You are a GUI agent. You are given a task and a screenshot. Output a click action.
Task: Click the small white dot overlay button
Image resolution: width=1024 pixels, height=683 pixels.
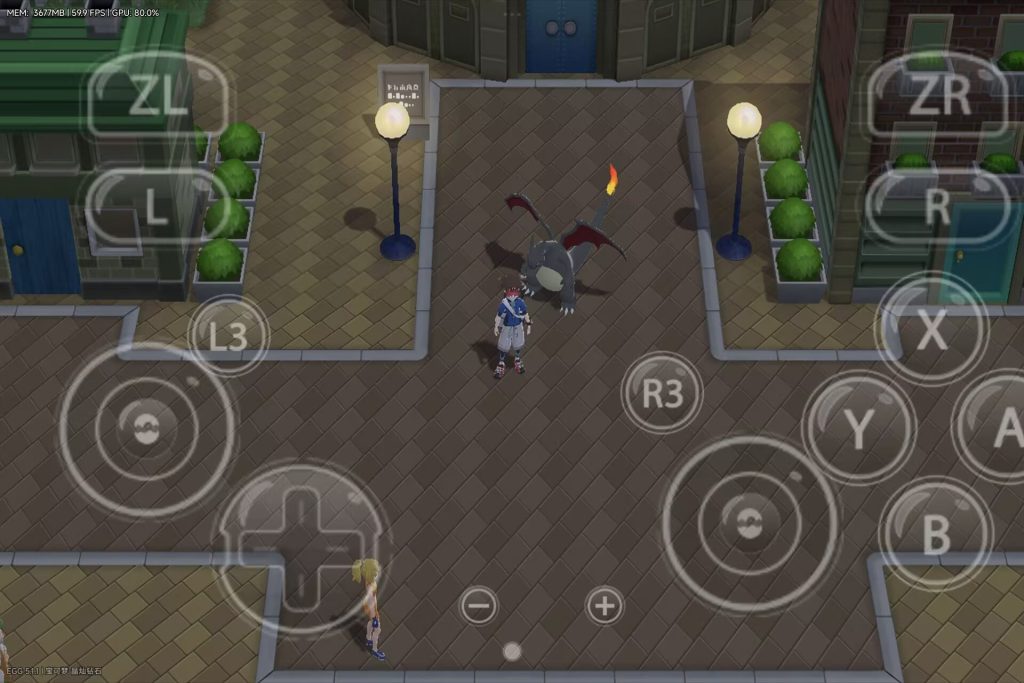pos(512,652)
